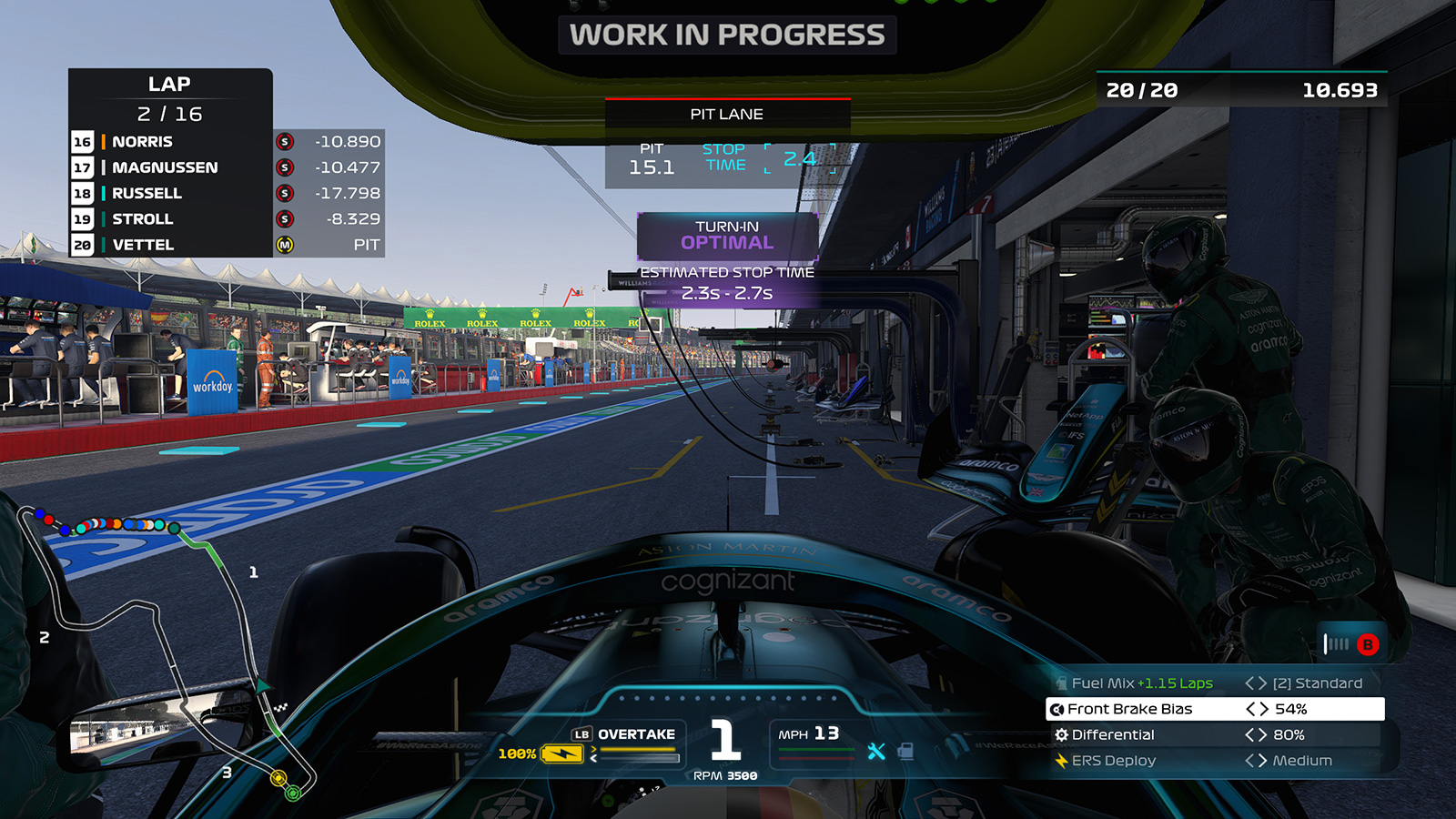This screenshot has height=819, width=1456.
Task: Click the fuel pump icon
Action: pos(905,751)
